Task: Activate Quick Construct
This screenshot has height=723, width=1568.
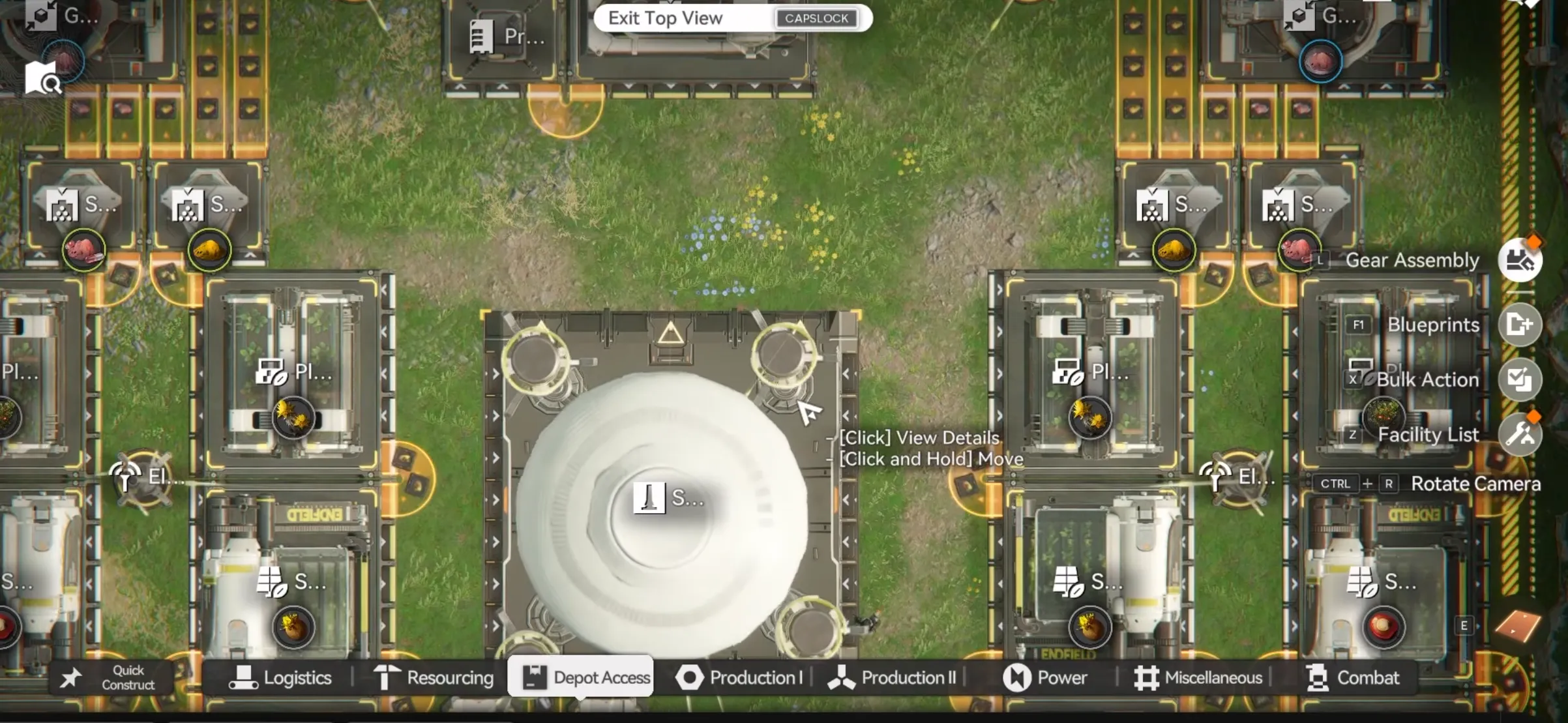Action: (x=111, y=678)
